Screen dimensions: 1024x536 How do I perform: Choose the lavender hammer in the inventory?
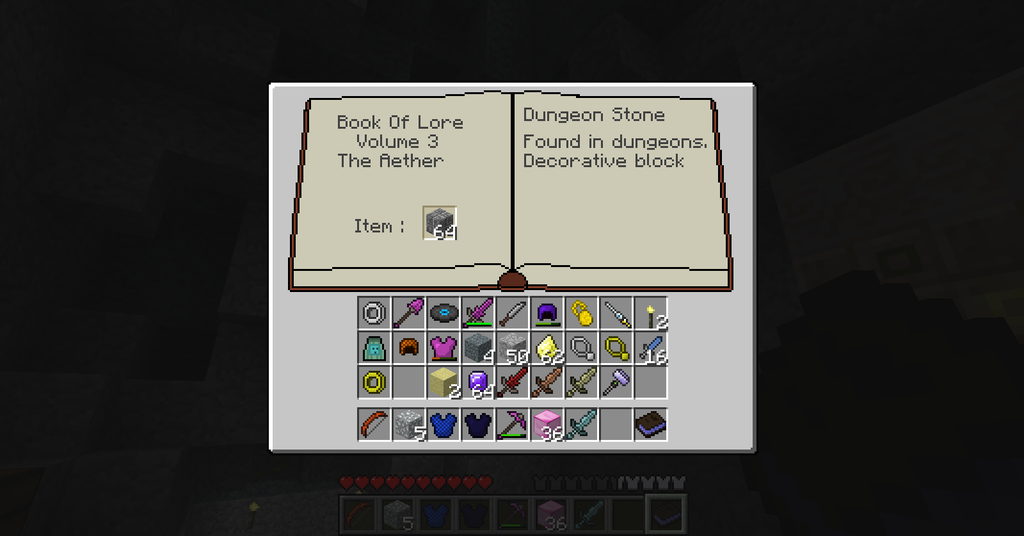tap(616, 382)
